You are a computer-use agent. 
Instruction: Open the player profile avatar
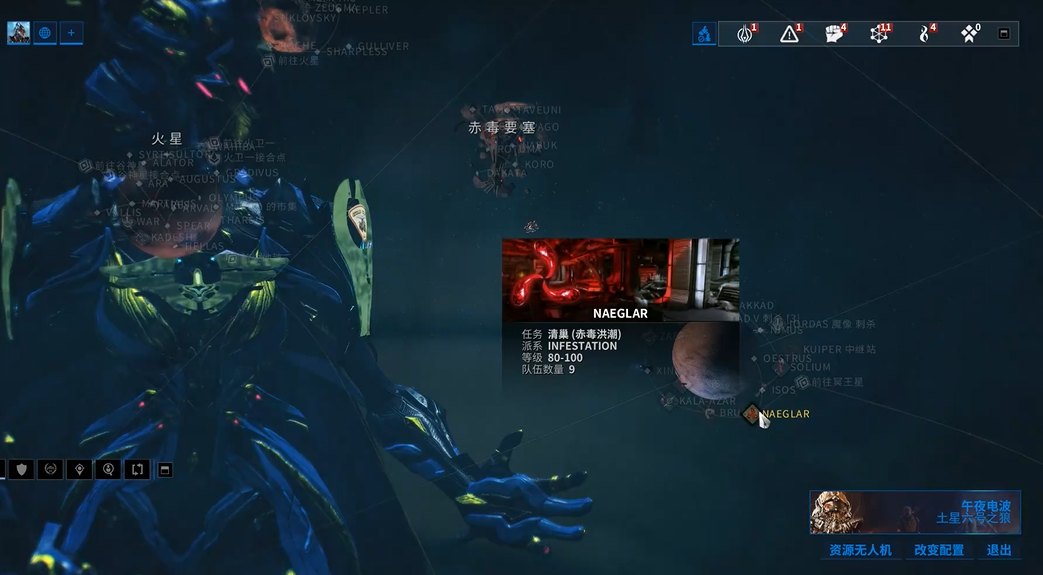tap(18, 33)
